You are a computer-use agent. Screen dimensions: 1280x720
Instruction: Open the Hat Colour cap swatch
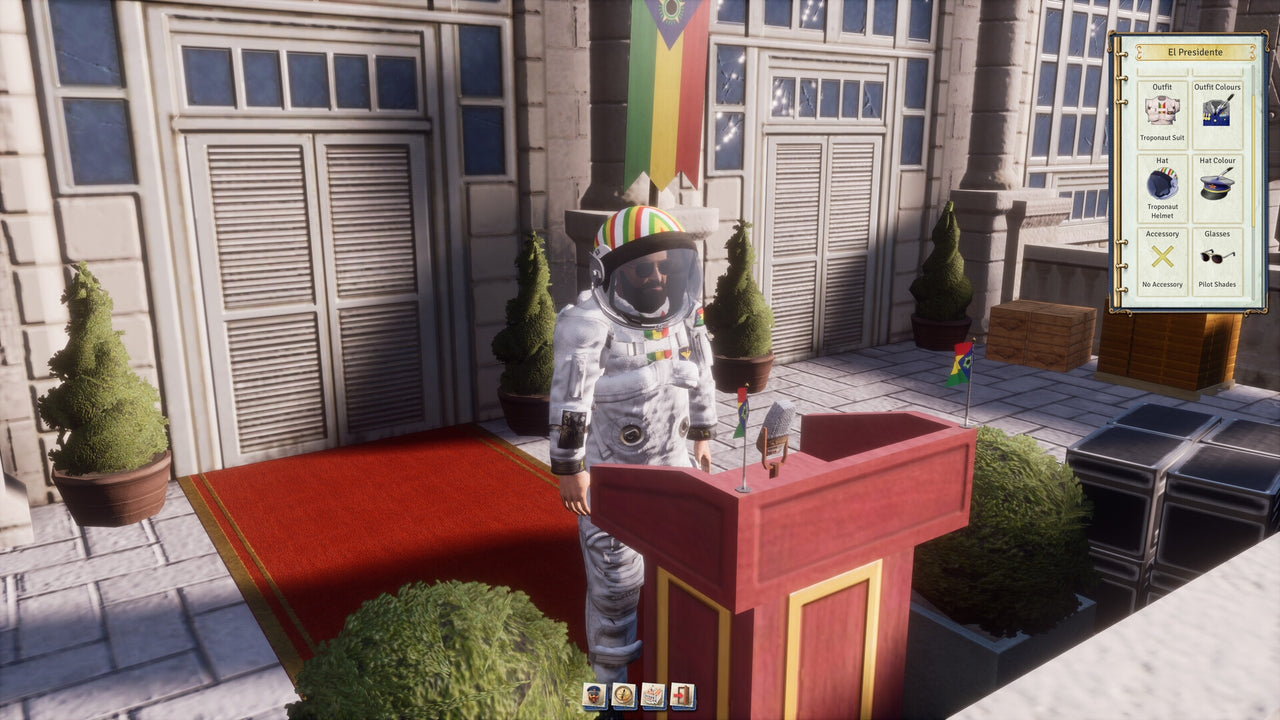tap(1217, 185)
